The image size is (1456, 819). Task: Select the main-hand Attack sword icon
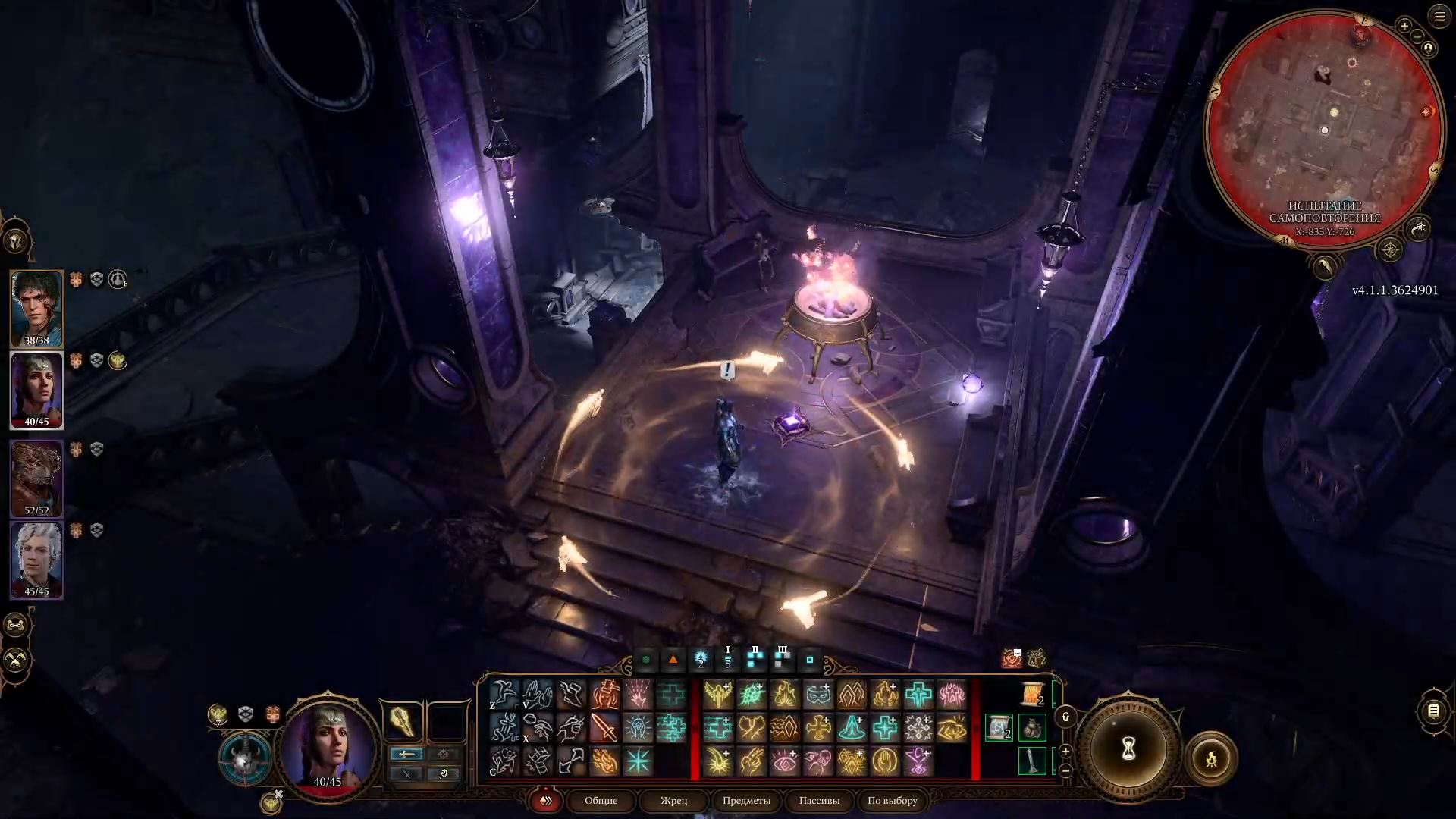tap(604, 728)
